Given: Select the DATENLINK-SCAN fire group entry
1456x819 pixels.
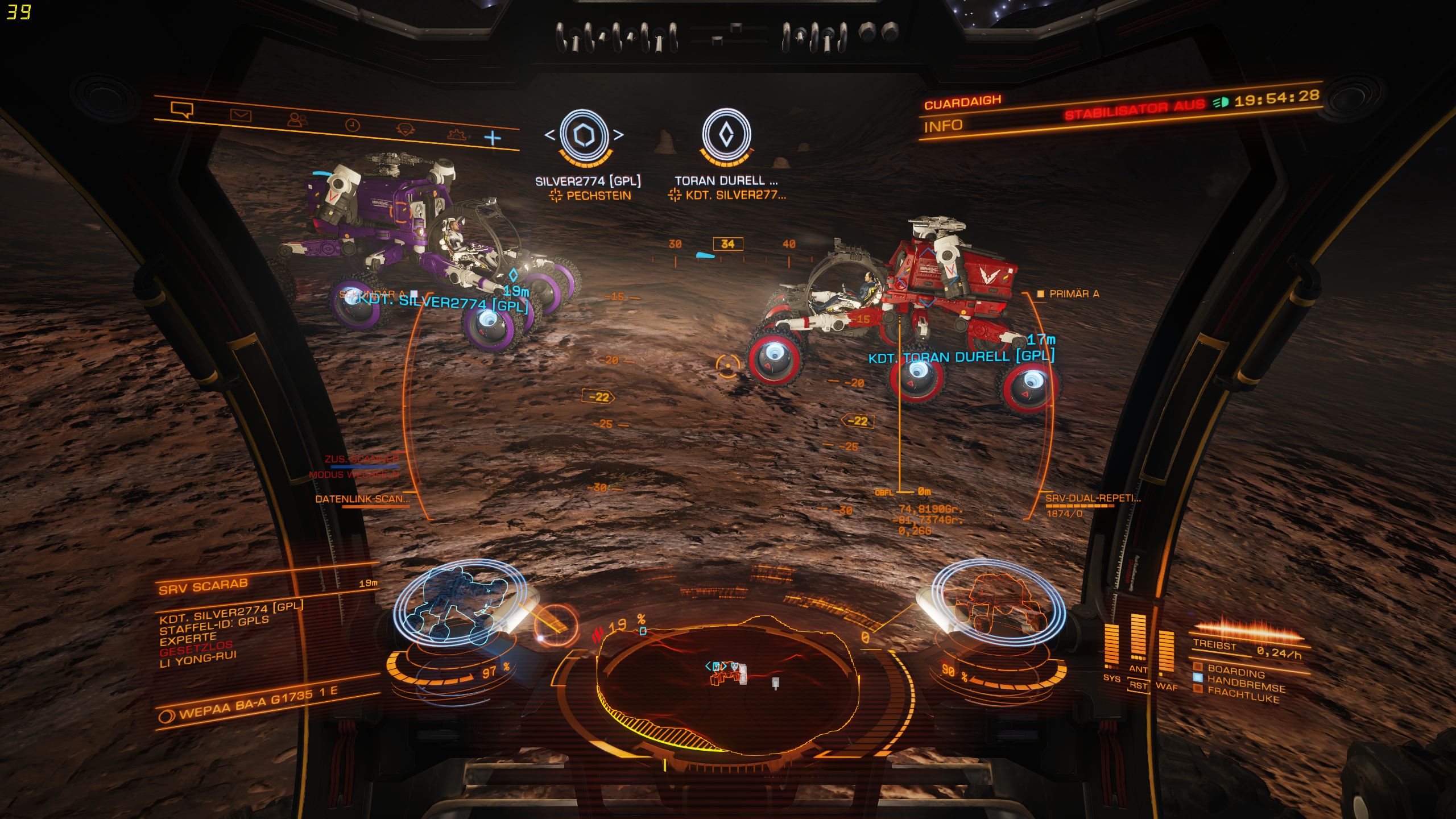Looking at the screenshot, I should 362,499.
